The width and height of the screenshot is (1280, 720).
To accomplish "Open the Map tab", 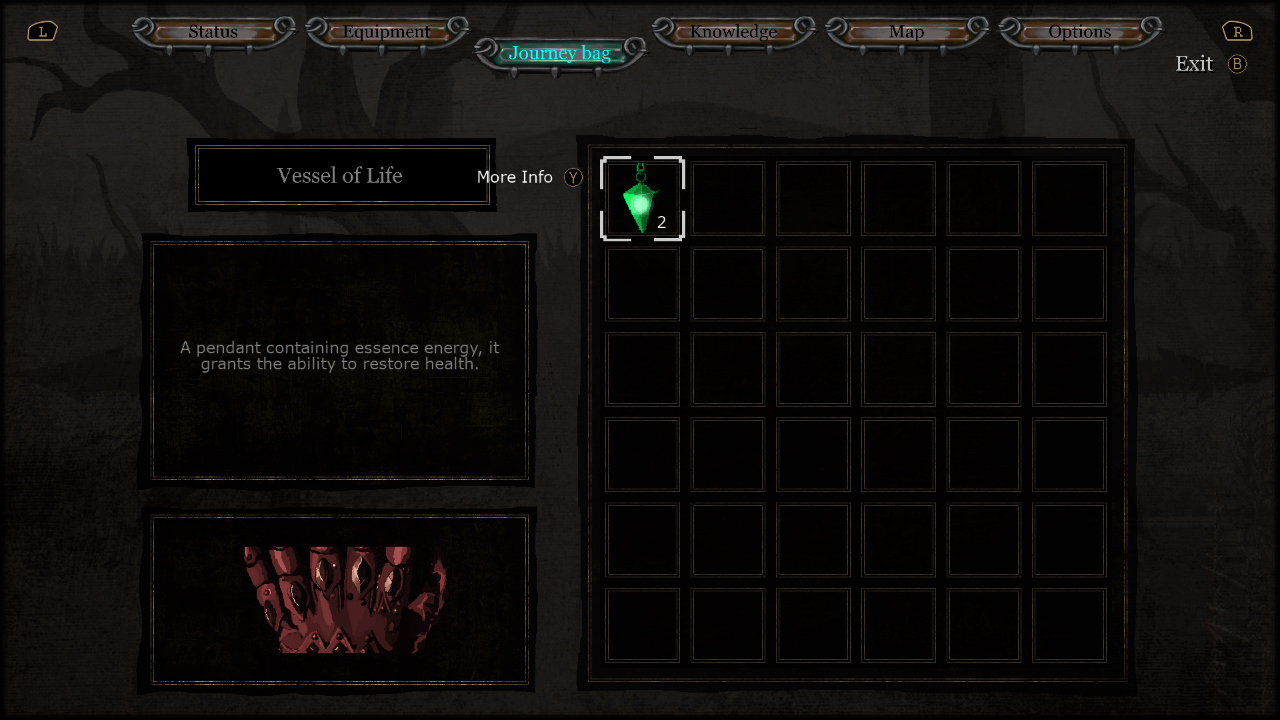I will pyautogui.click(x=907, y=31).
